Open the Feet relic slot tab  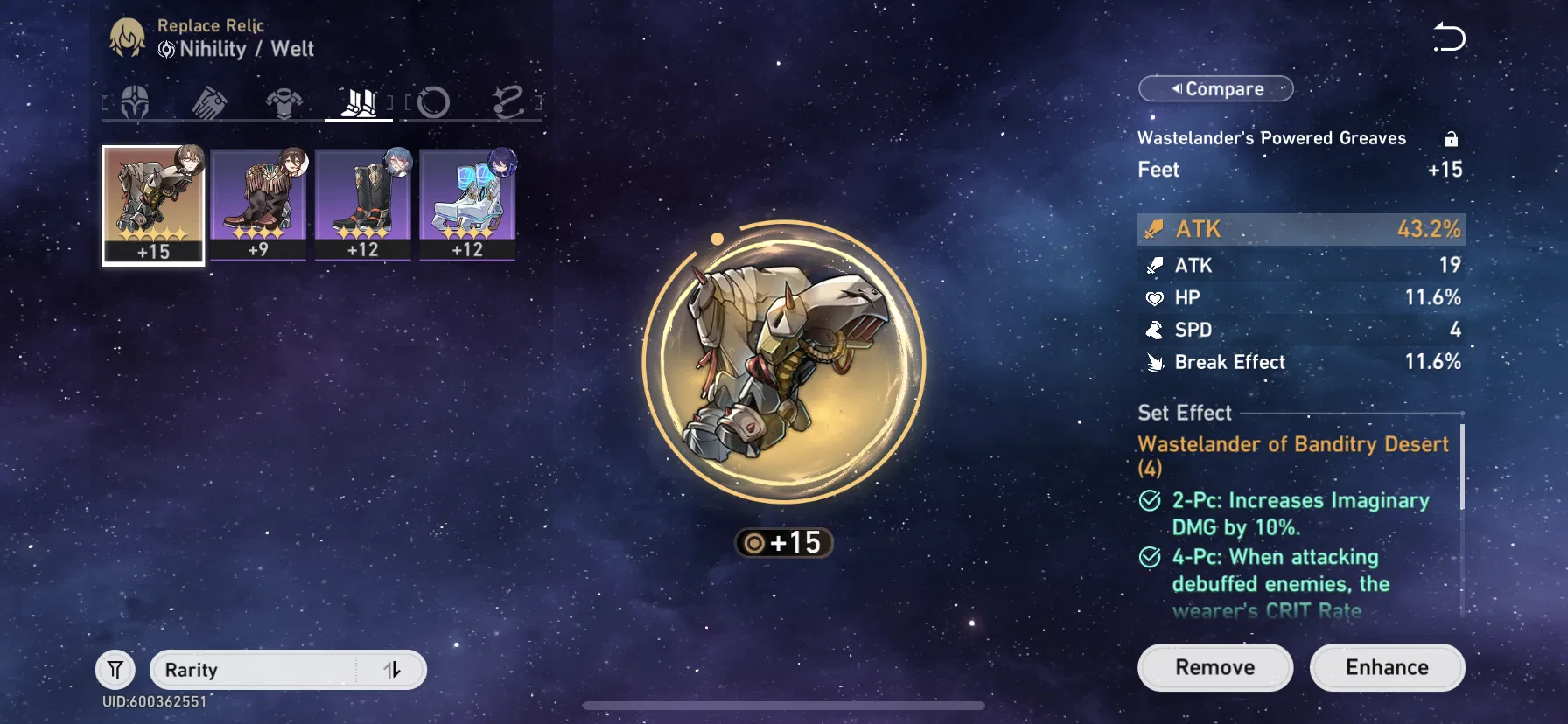[x=357, y=102]
